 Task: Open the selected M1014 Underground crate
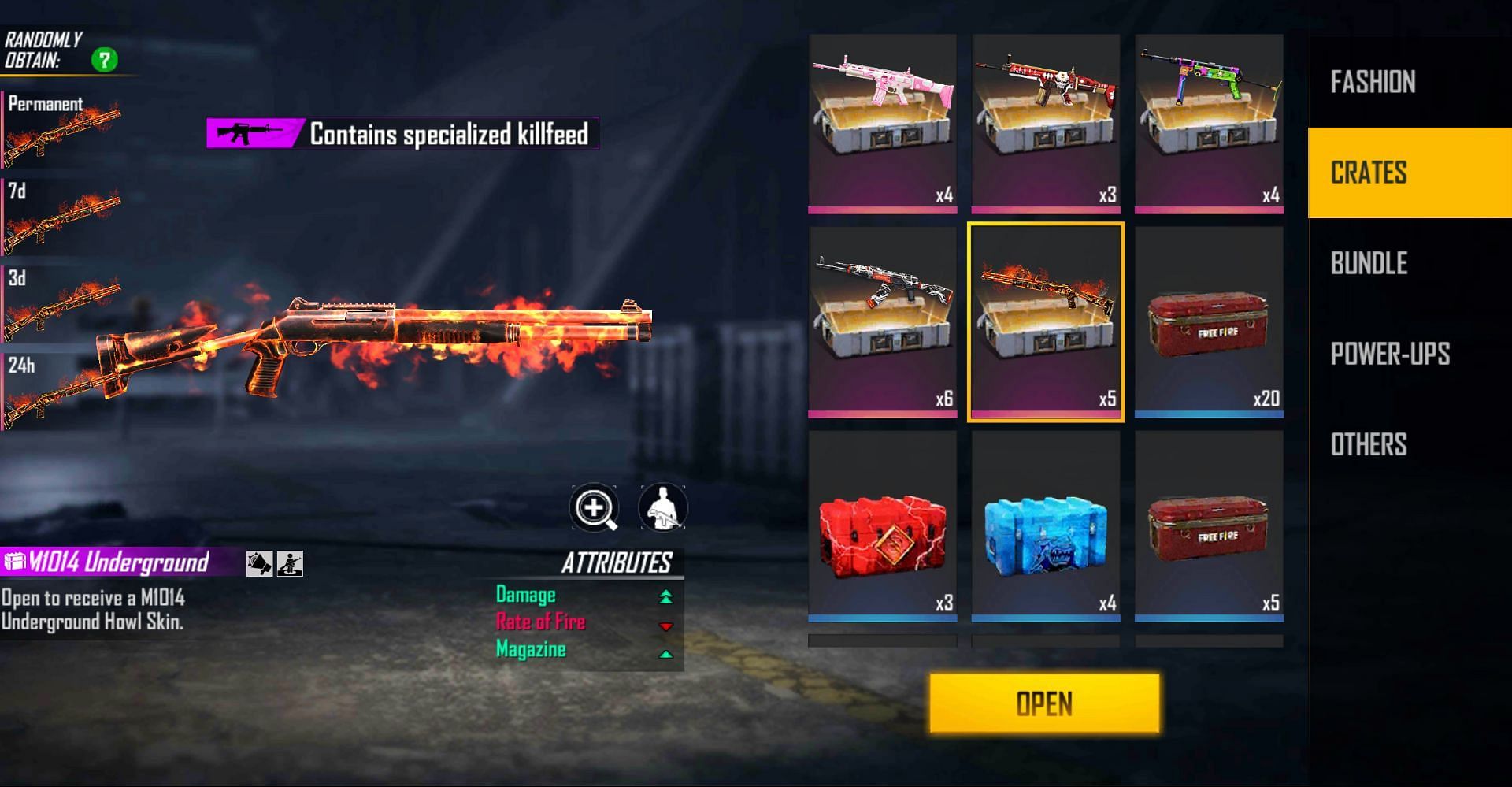1044,703
